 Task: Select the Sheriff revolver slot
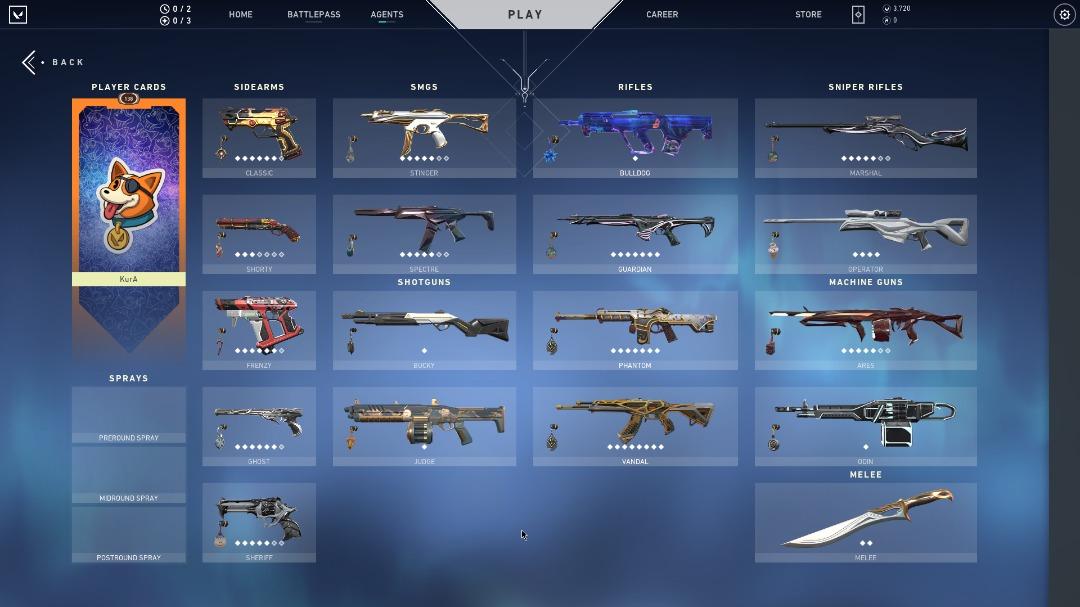[x=259, y=522]
